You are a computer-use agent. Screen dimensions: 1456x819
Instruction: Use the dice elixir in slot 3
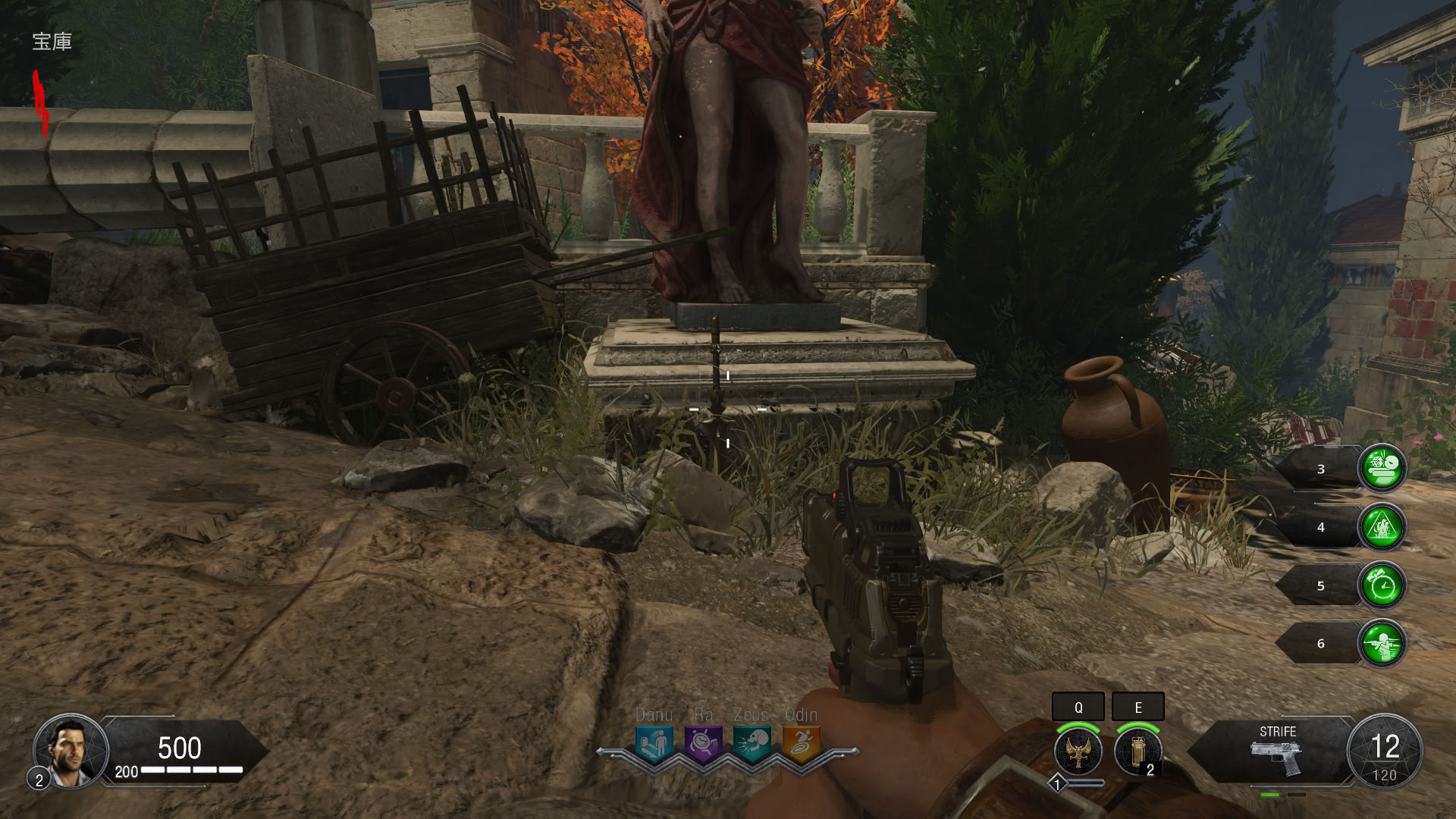pos(1382,468)
